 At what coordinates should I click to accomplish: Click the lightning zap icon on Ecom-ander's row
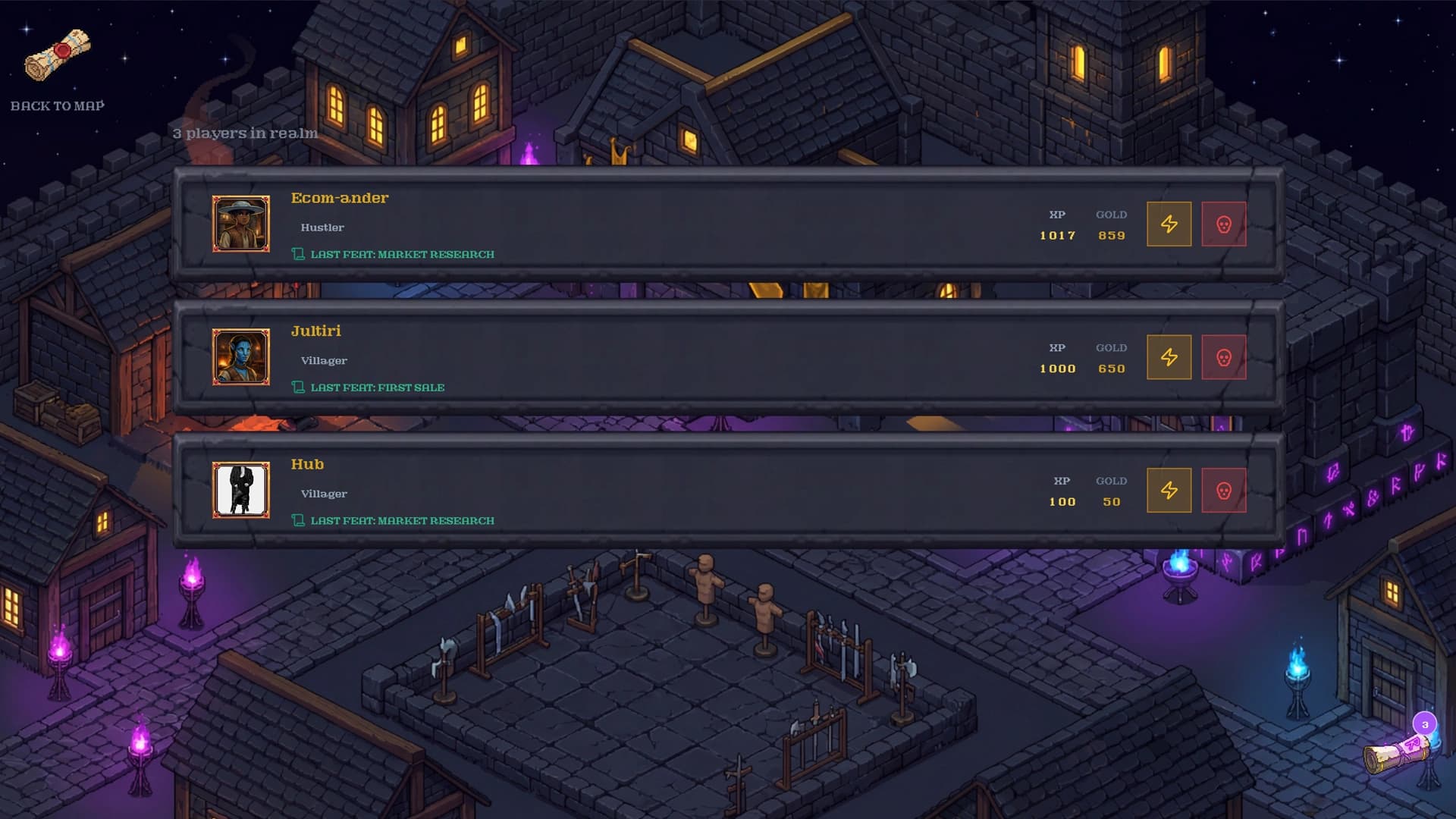1170,224
